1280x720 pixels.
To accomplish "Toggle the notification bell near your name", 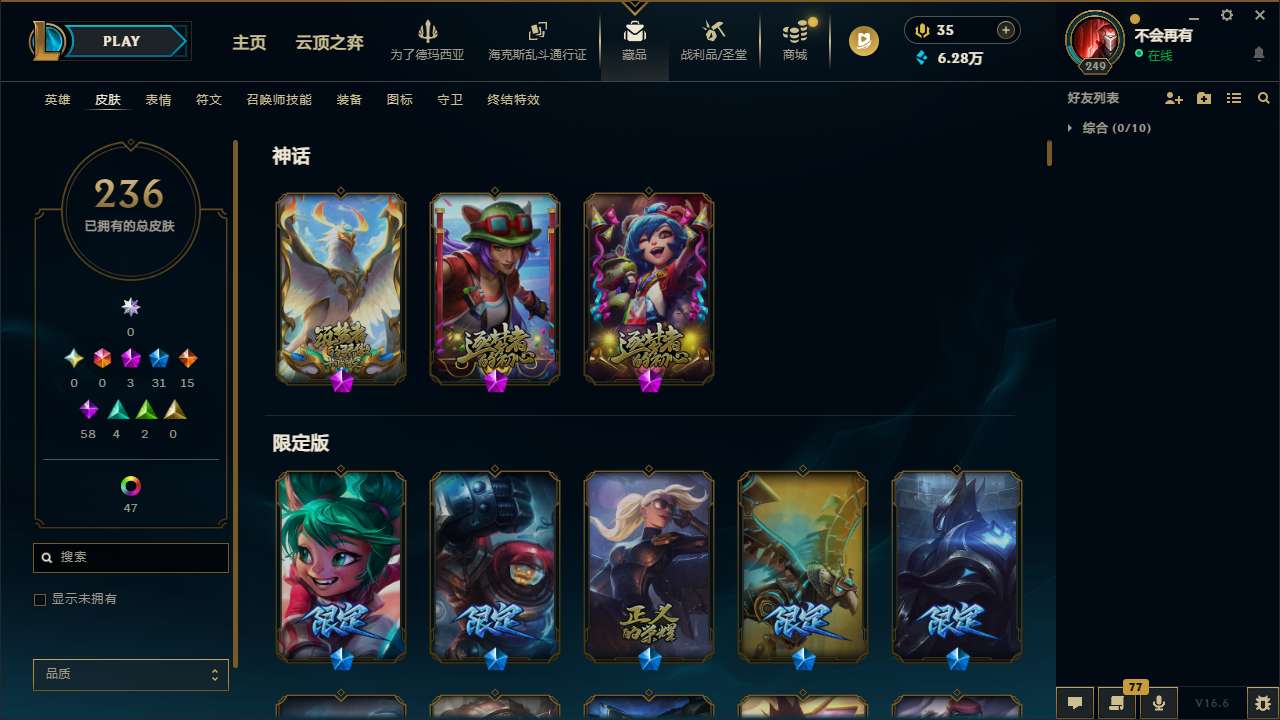I will coord(1258,53).
